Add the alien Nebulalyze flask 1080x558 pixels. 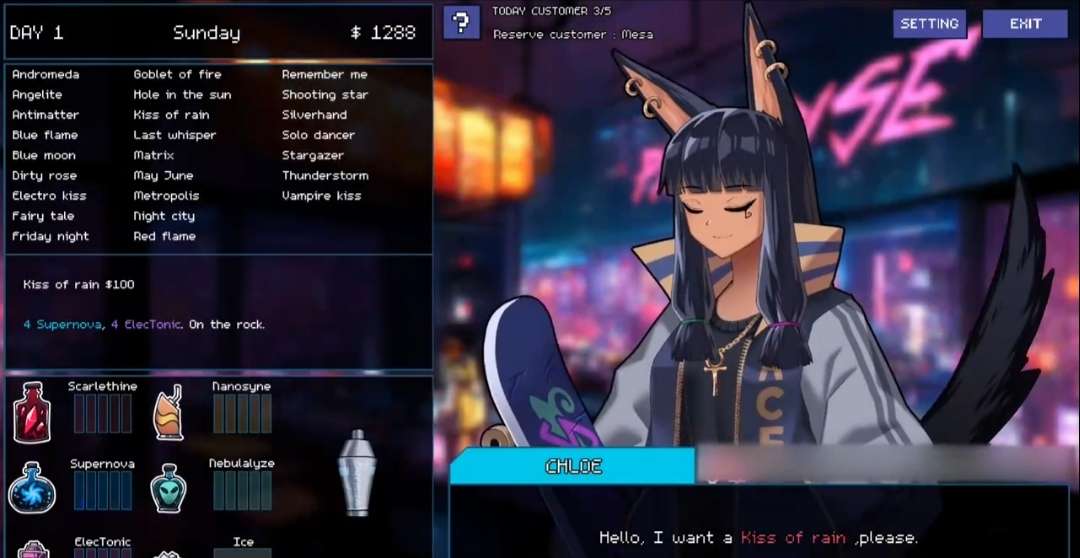click(168, 488)
